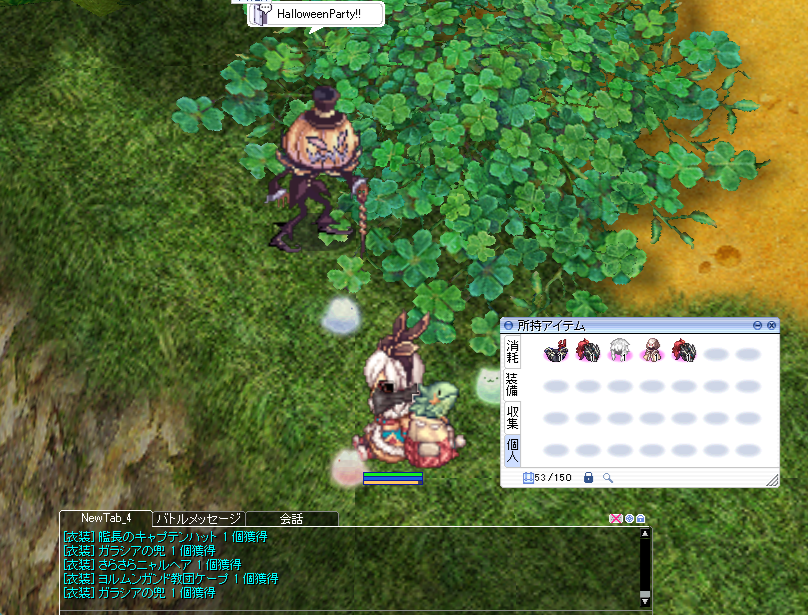Choose the beige hooded cape item
The width and height of the screenshot is (808, 615).
tap(652, 351)
